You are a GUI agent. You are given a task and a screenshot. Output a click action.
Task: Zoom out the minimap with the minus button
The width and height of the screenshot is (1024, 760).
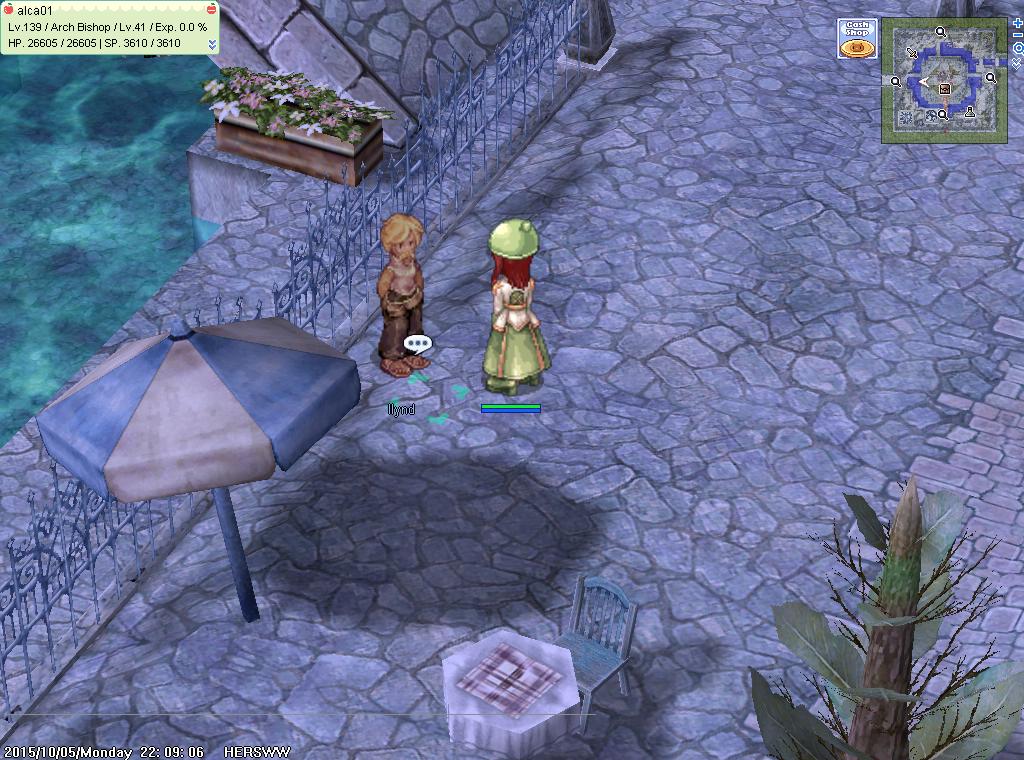click(1017, 36)
